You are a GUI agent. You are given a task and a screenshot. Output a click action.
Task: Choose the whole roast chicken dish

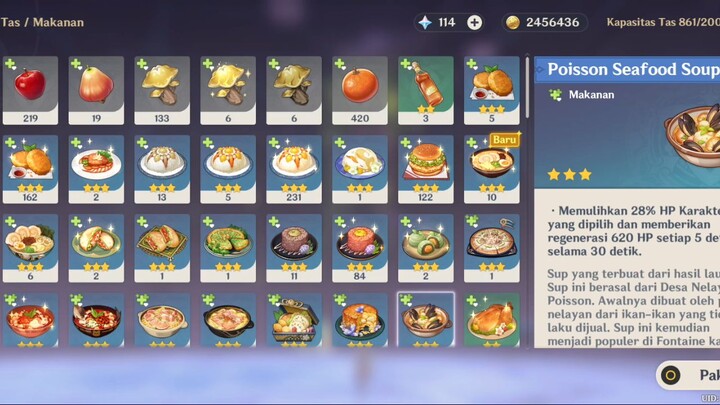pyautogui.click(x=491, y=321)
